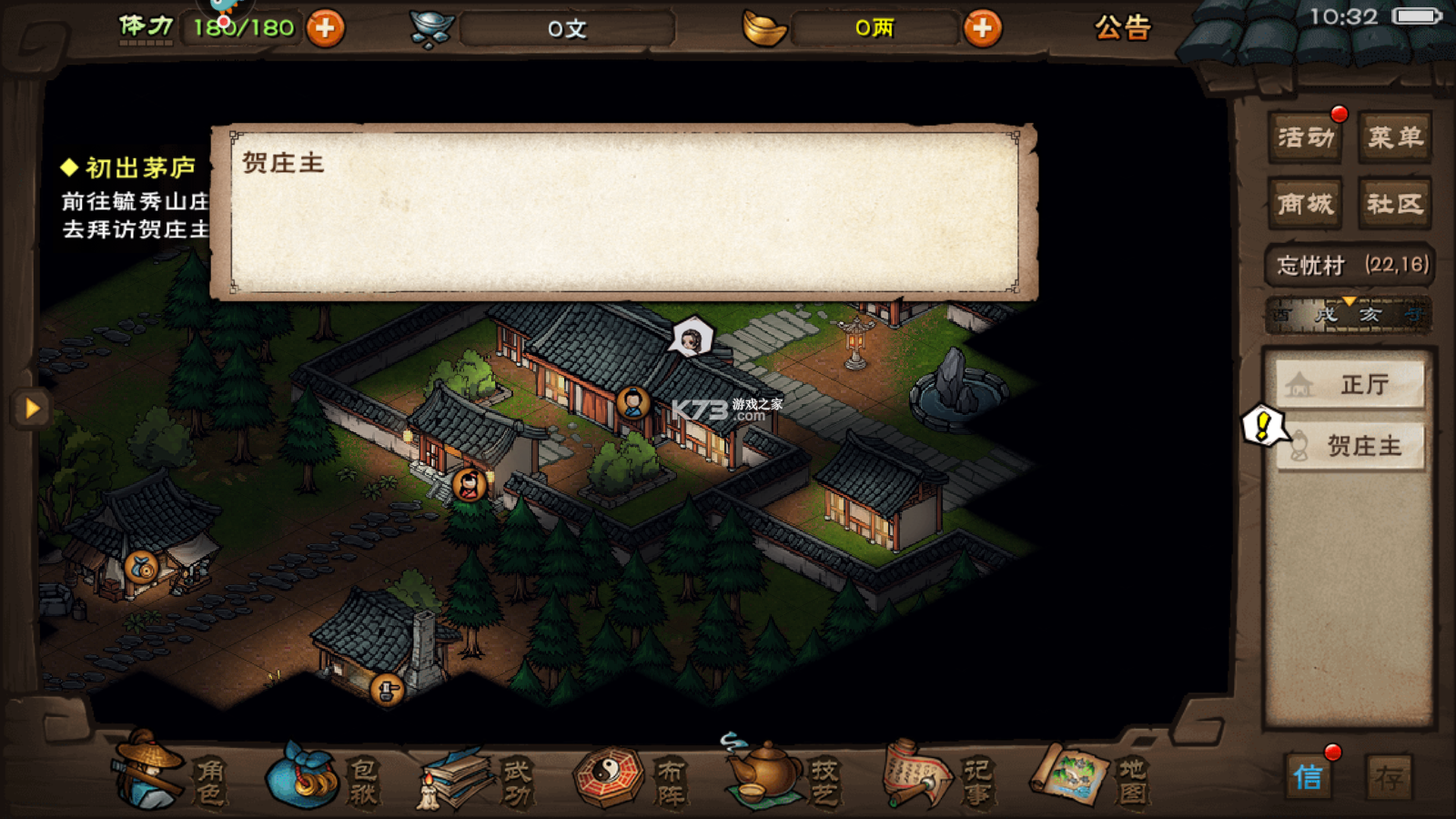Click the 存 save button
The image size is (1456, 819).
click(1389, 777)
